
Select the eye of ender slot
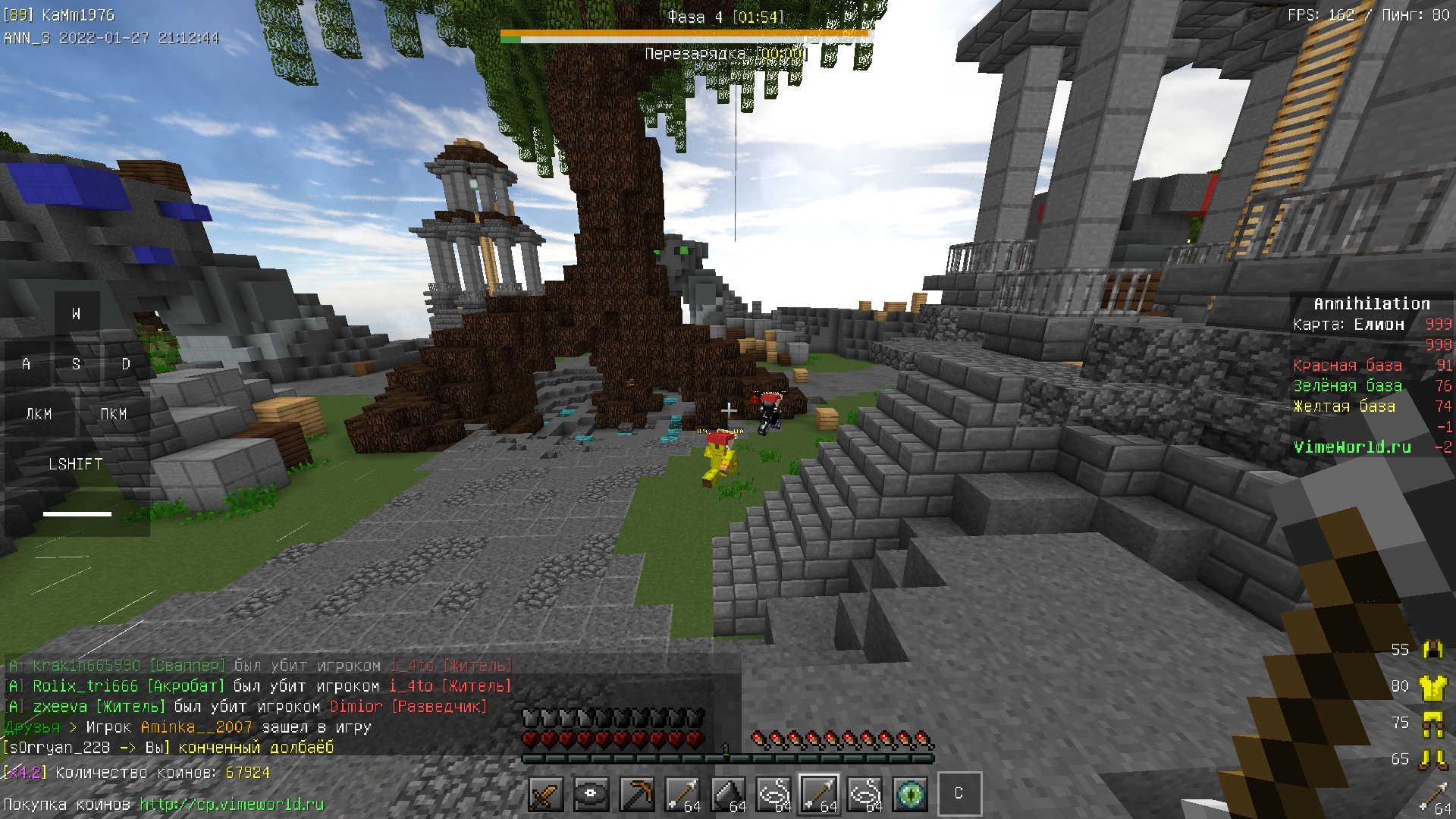910,795
